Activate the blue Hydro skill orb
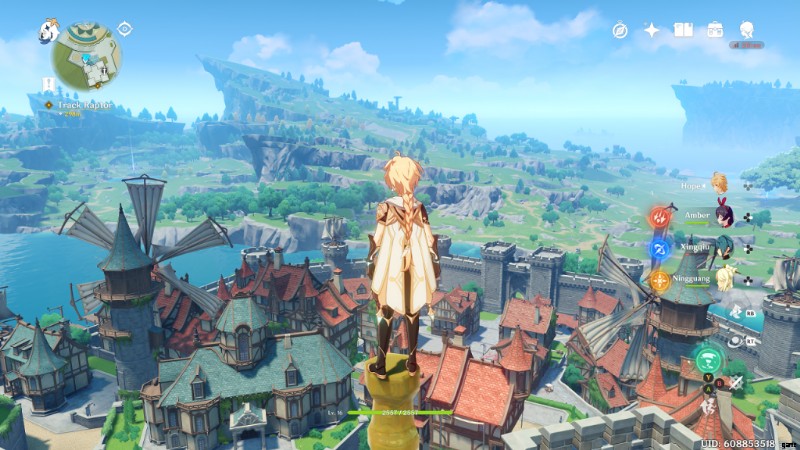800x450 pixels. pos(661,248)
